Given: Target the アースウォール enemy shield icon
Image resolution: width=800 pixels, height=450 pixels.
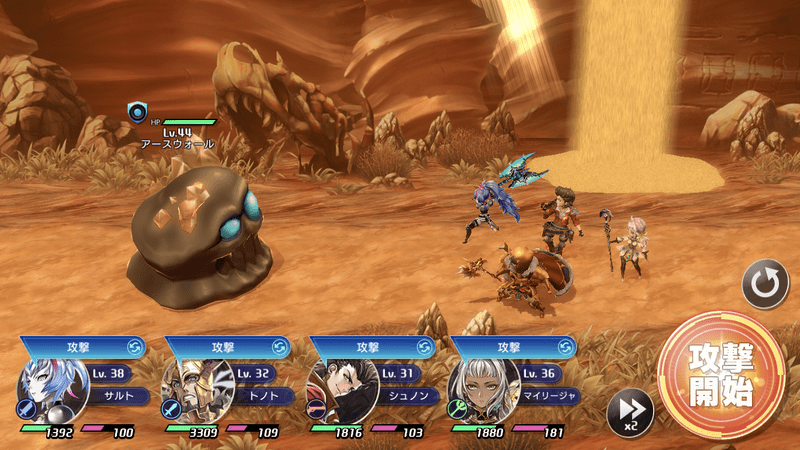Looking at the screenshot, I should 137,112.
